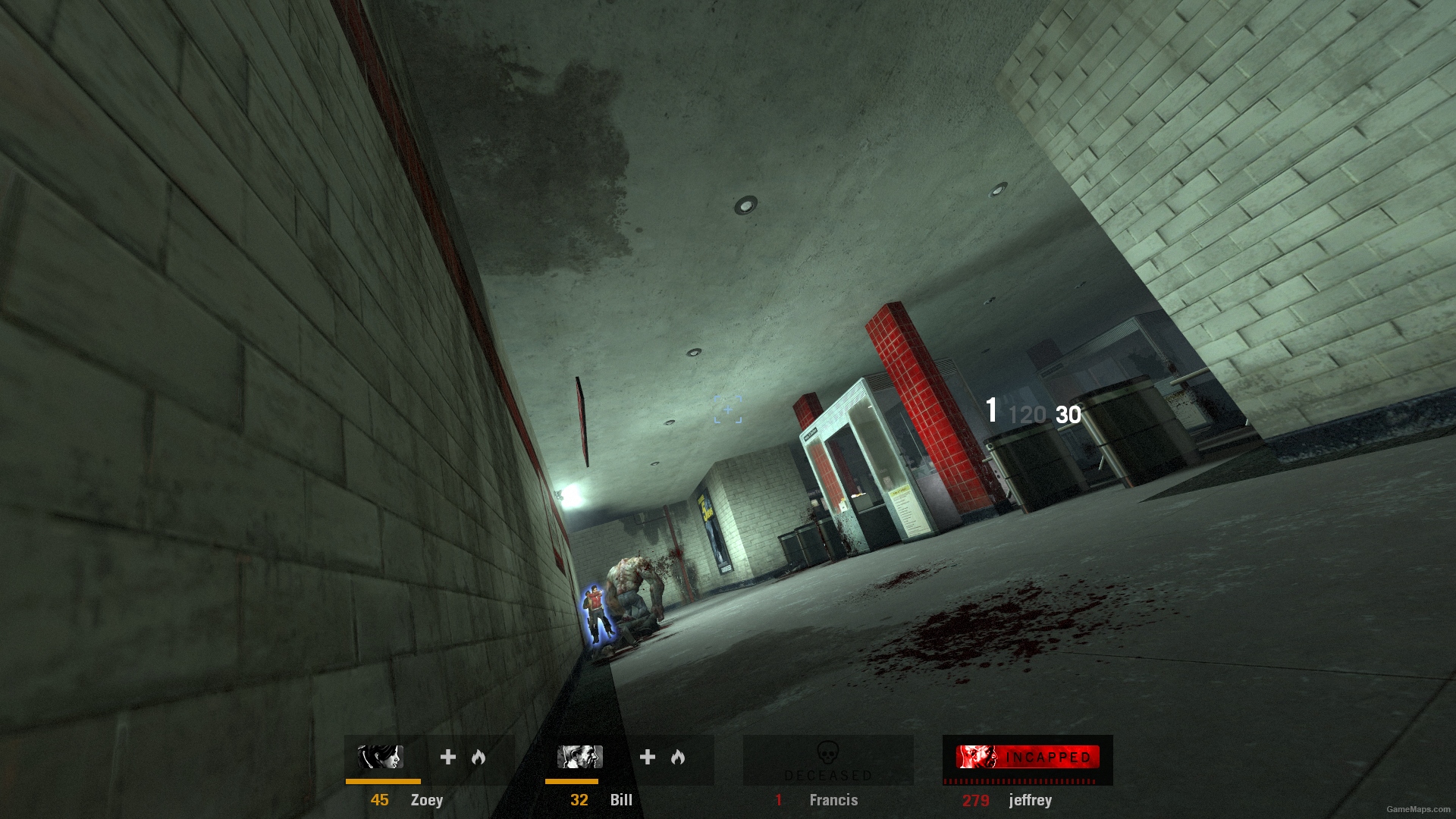Select Bill's health kit cross icon
This screenshot has width=1456, height=819.
[647, 756]
